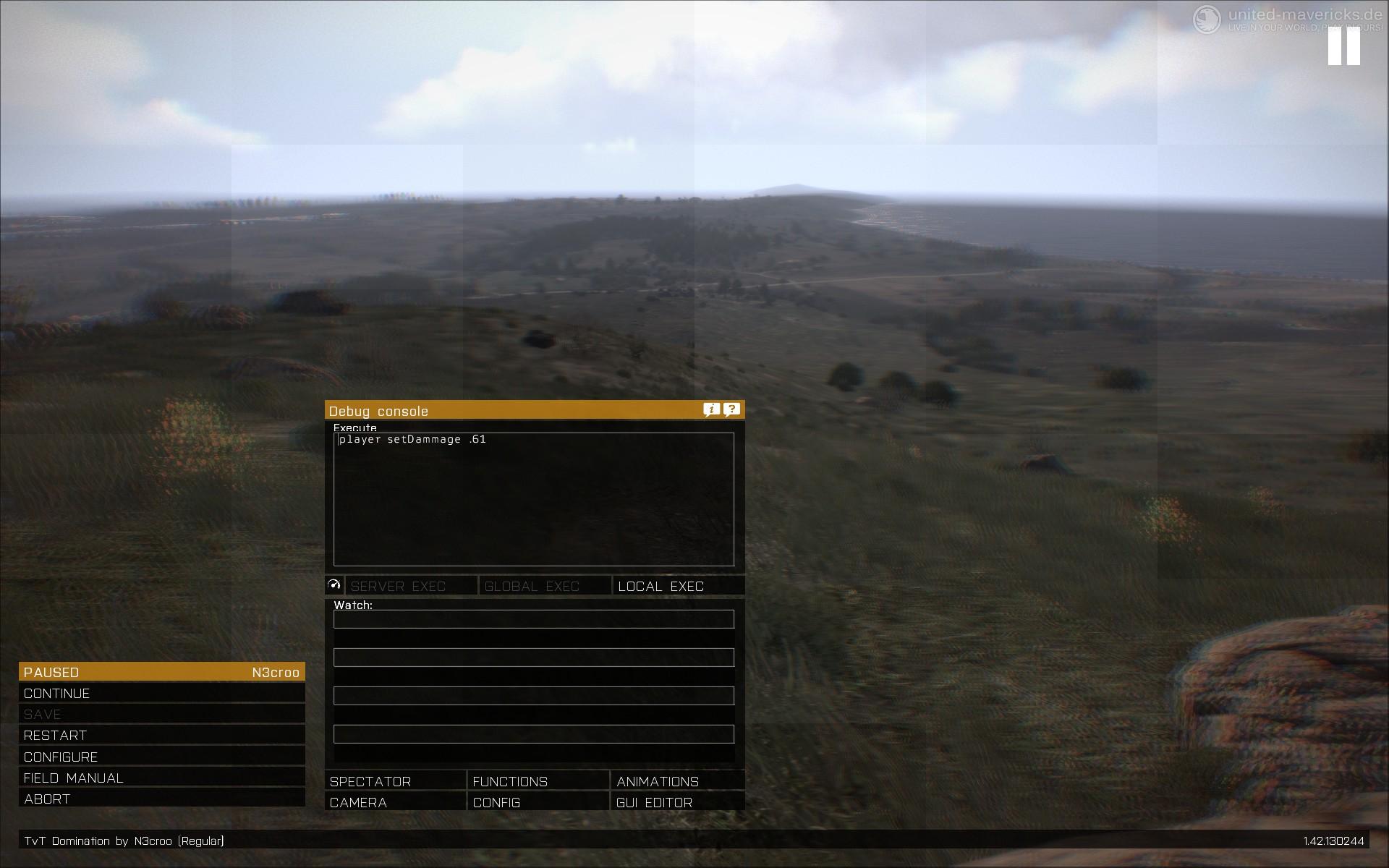Continue the paused game
Image resolution: width=1389 pixels, height=868 pixels.
point(161,694)
